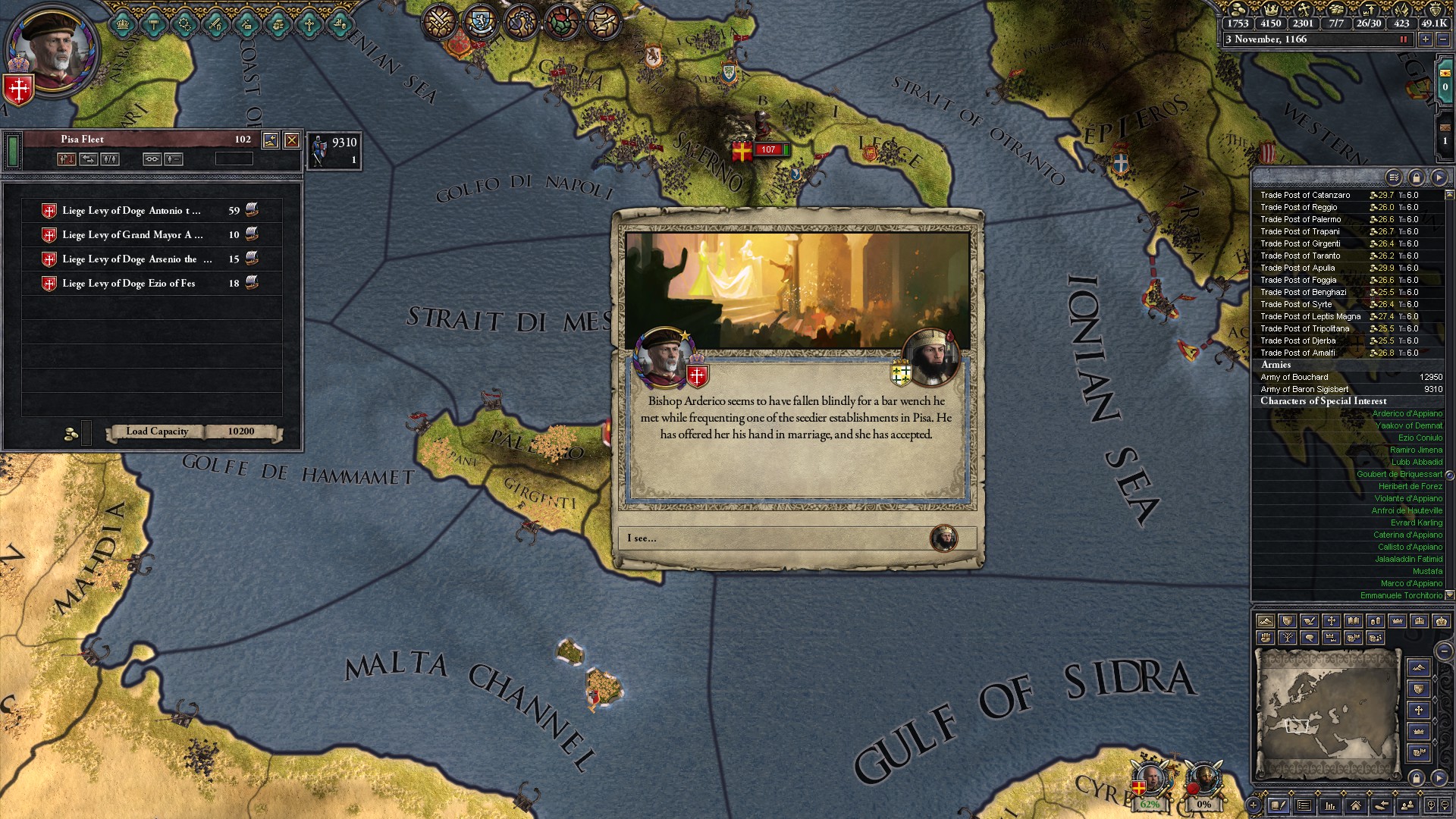1456x819 pixels.
Task: Toggle detaching one ship from the fleet
Action: tap(174, 159)
